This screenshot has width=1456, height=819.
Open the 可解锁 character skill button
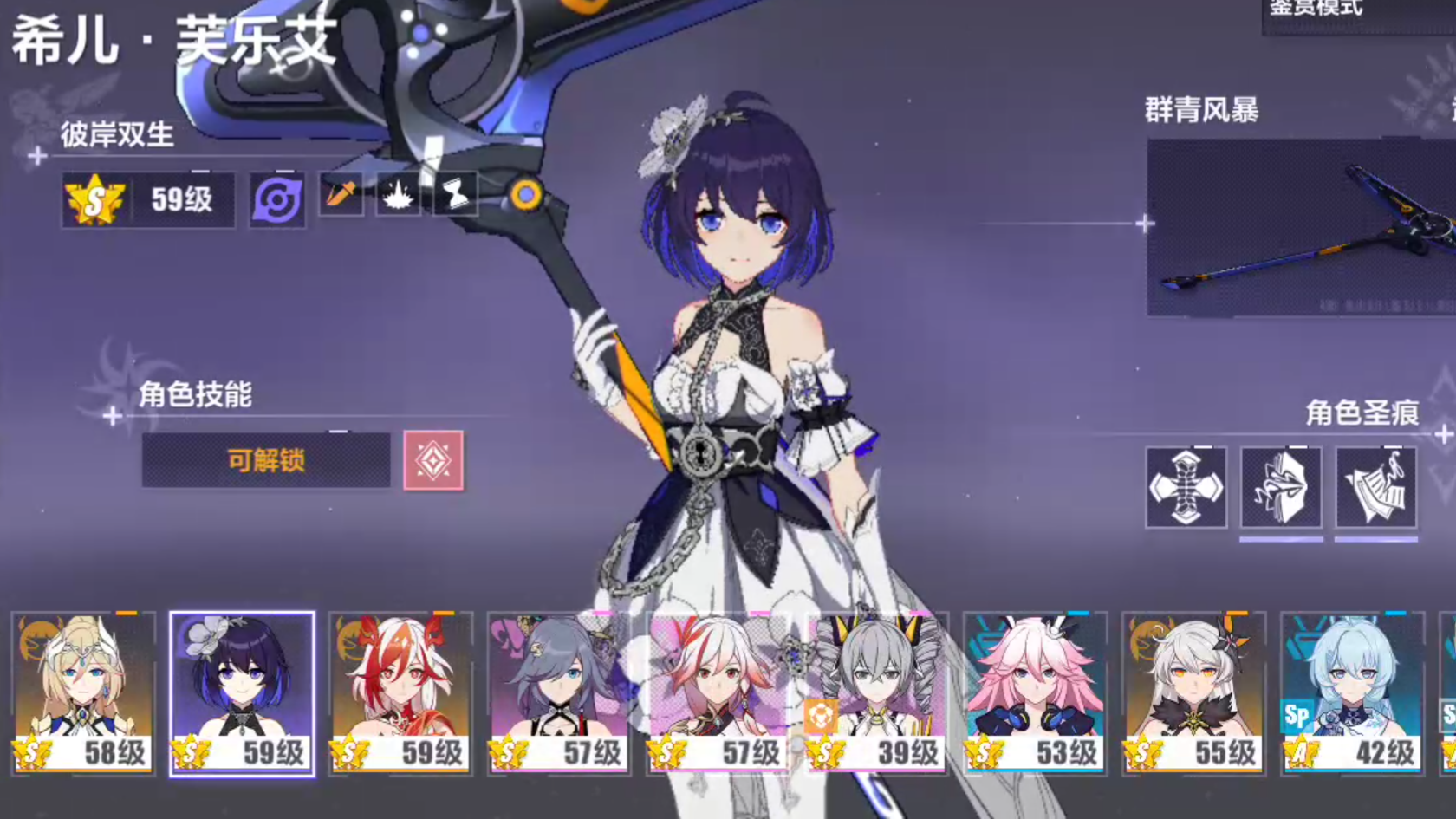[x=266, y=460]
